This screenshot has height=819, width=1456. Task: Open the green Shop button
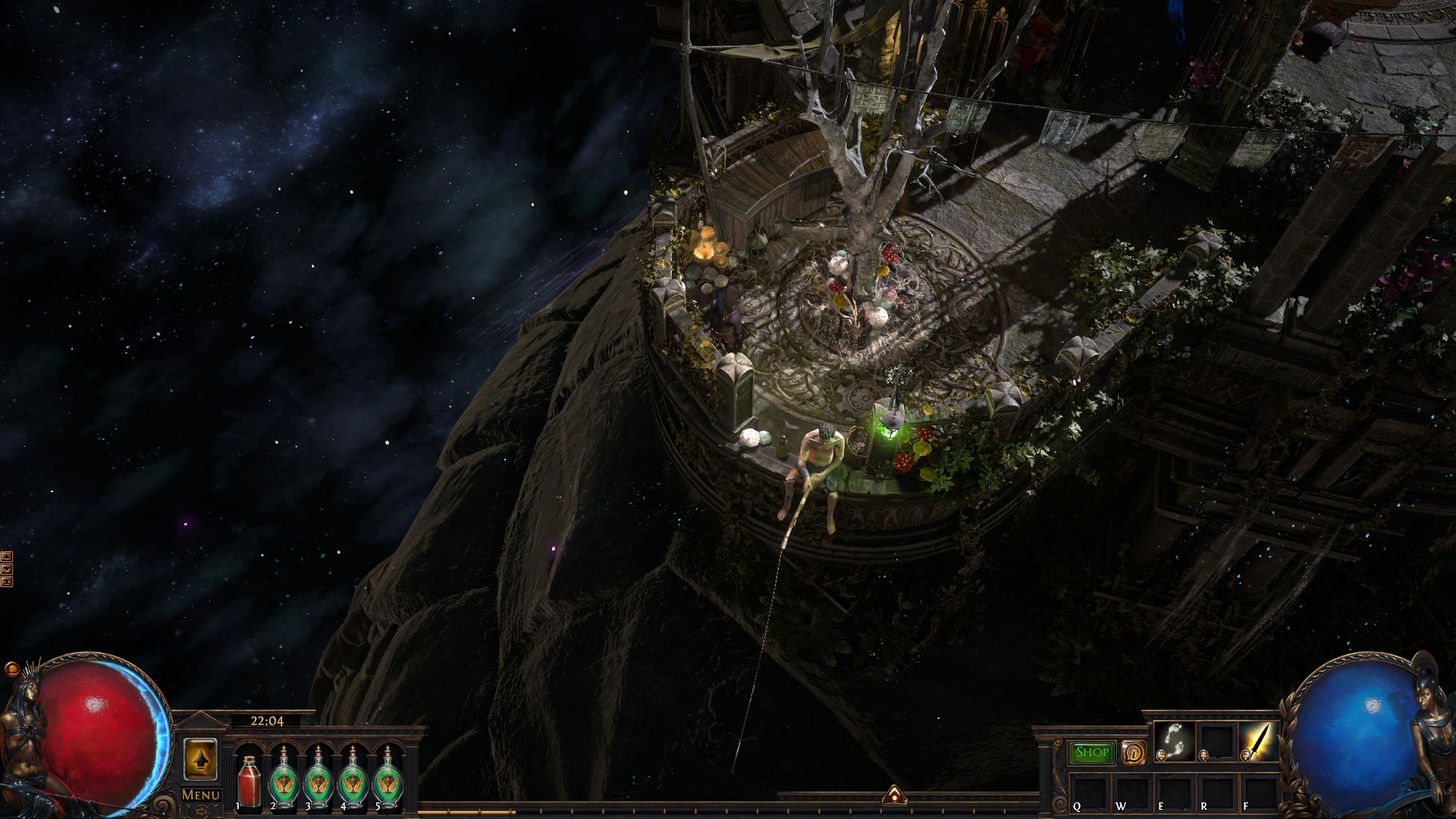[1091, 752]
